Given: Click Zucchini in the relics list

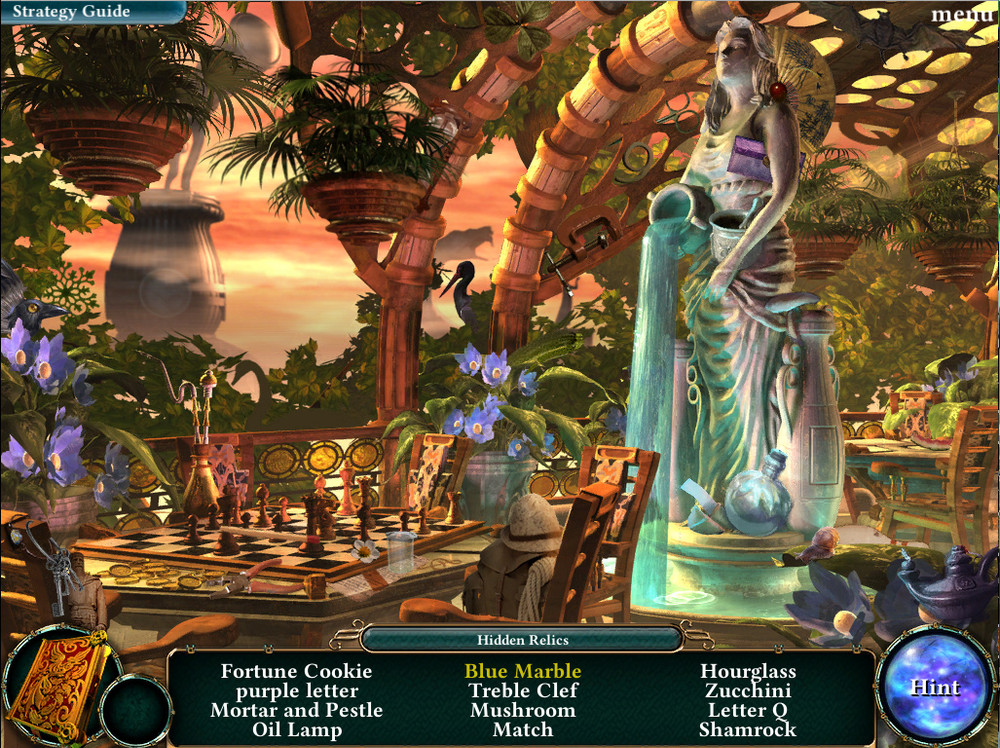Looking at the screenshot, I should click(748, 691).
